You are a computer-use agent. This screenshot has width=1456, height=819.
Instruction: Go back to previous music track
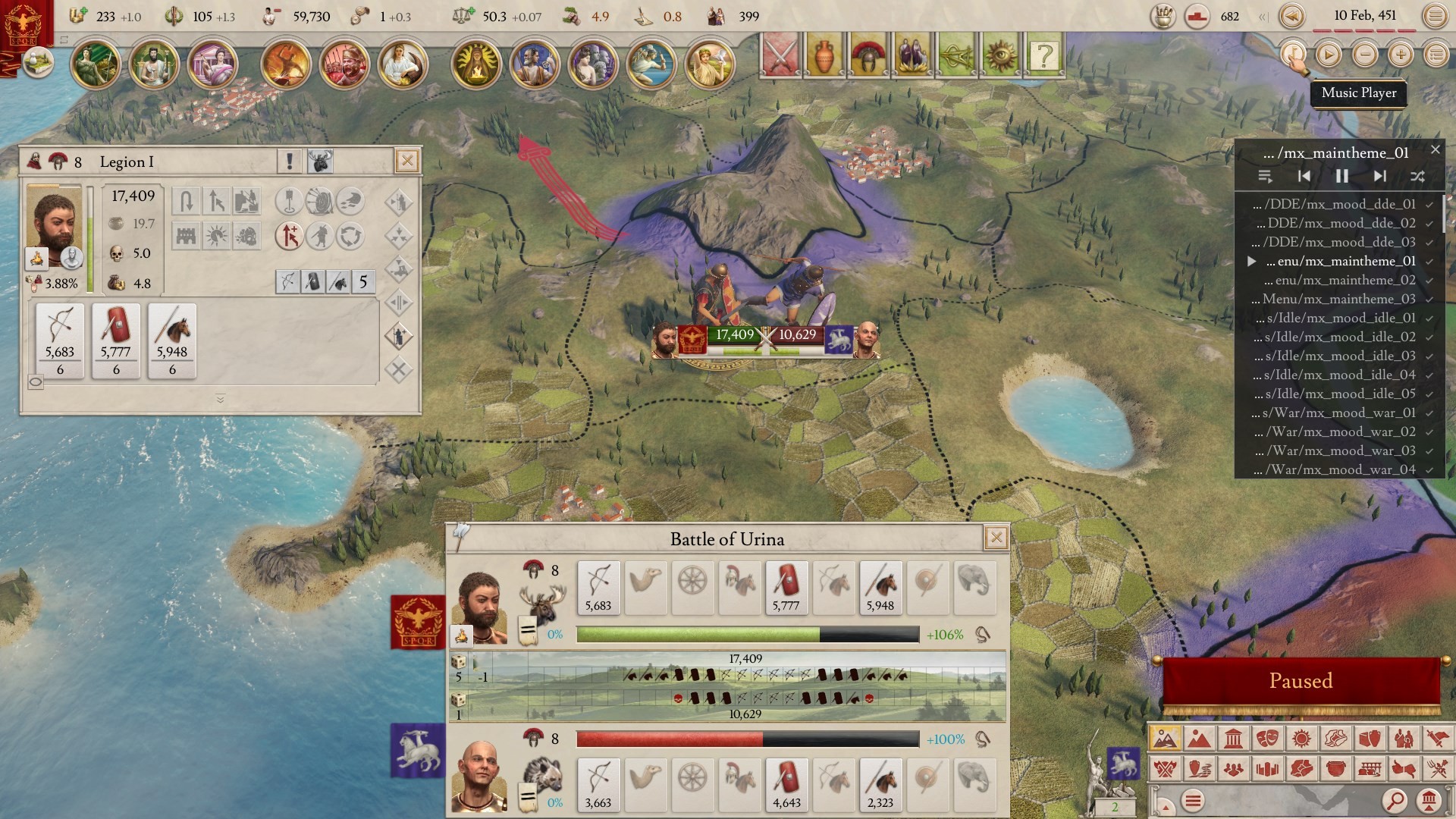pyautogui.click(x=1304, y=177)
